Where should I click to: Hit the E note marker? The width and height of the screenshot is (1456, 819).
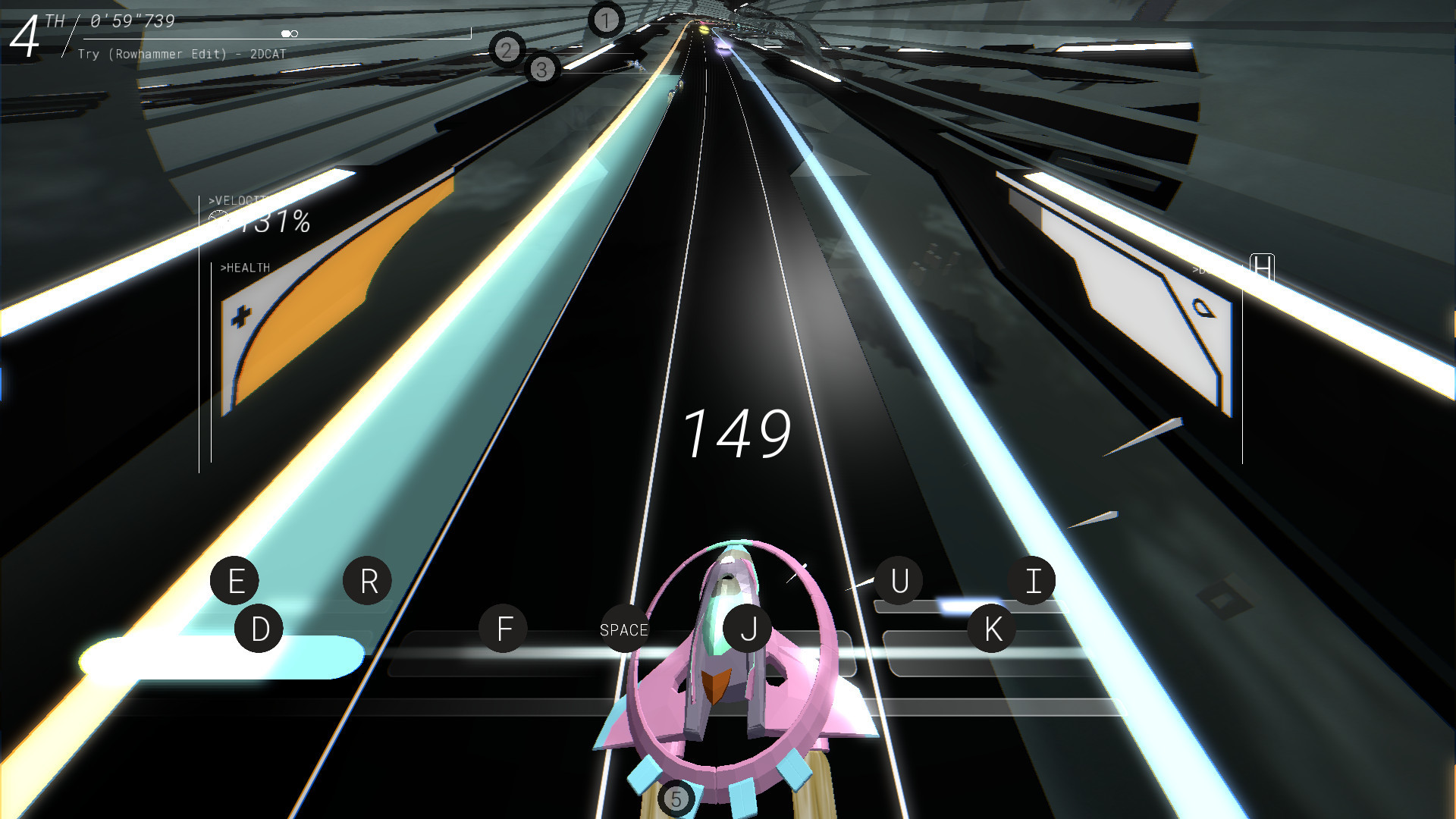click(x=234, y=581)
